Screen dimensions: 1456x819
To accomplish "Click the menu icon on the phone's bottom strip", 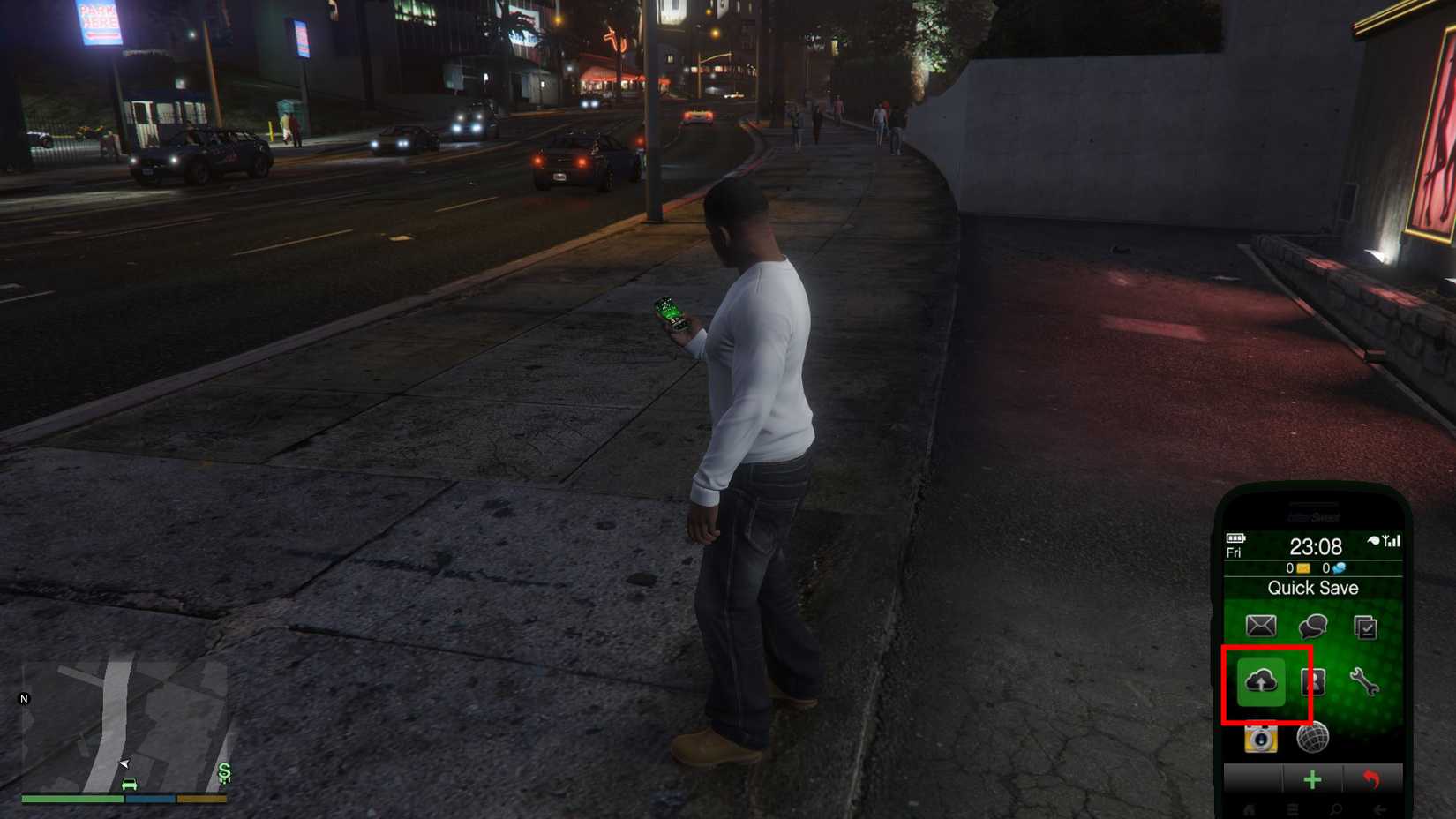I will (x=1291, y=808).
